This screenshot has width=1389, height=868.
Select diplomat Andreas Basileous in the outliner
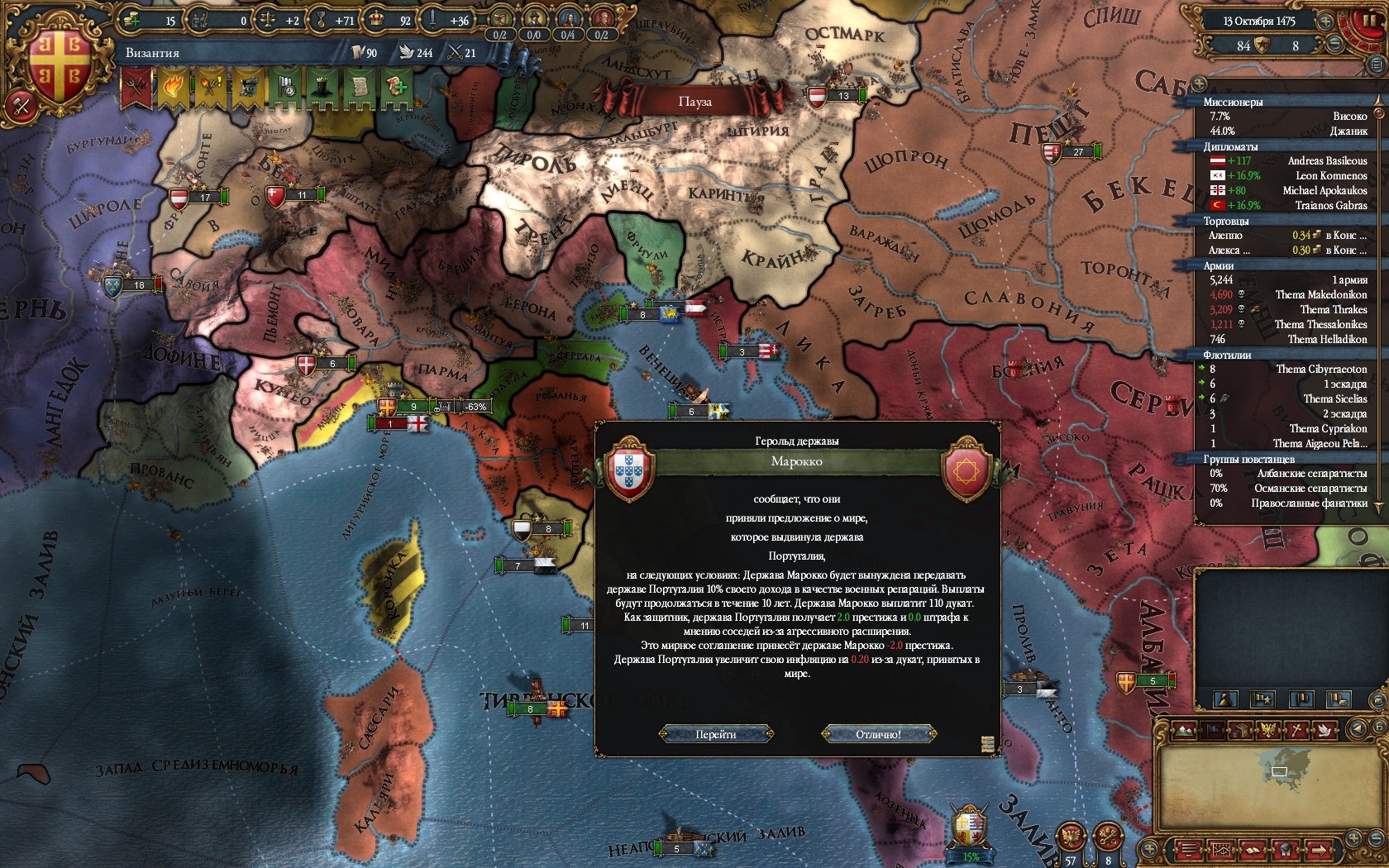coord(1326,160)
